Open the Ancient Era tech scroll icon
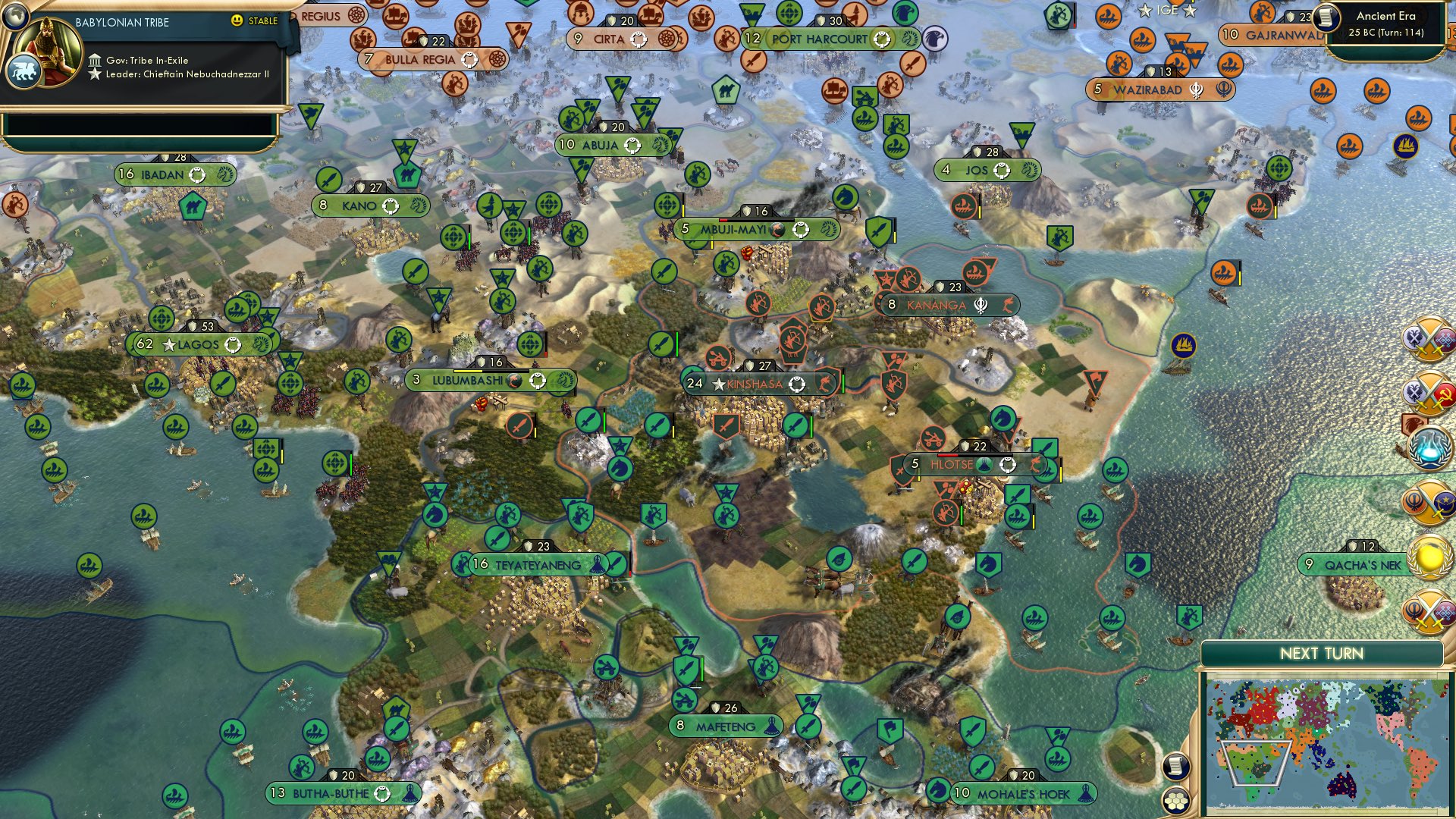The image size is (1456, 819). pos(1326,17)
